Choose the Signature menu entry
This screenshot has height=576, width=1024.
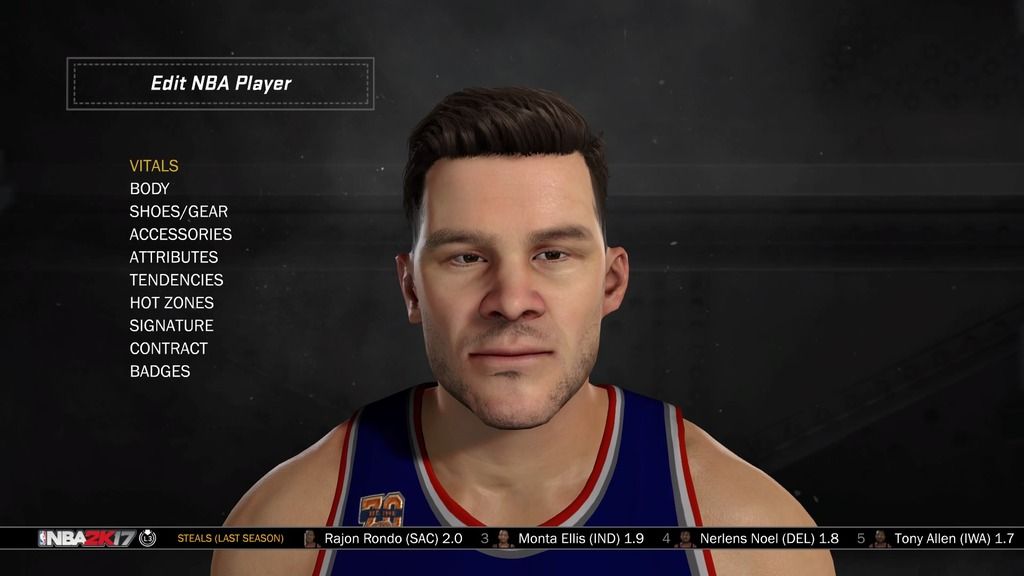pyautogui.click(x=171, y=326)
